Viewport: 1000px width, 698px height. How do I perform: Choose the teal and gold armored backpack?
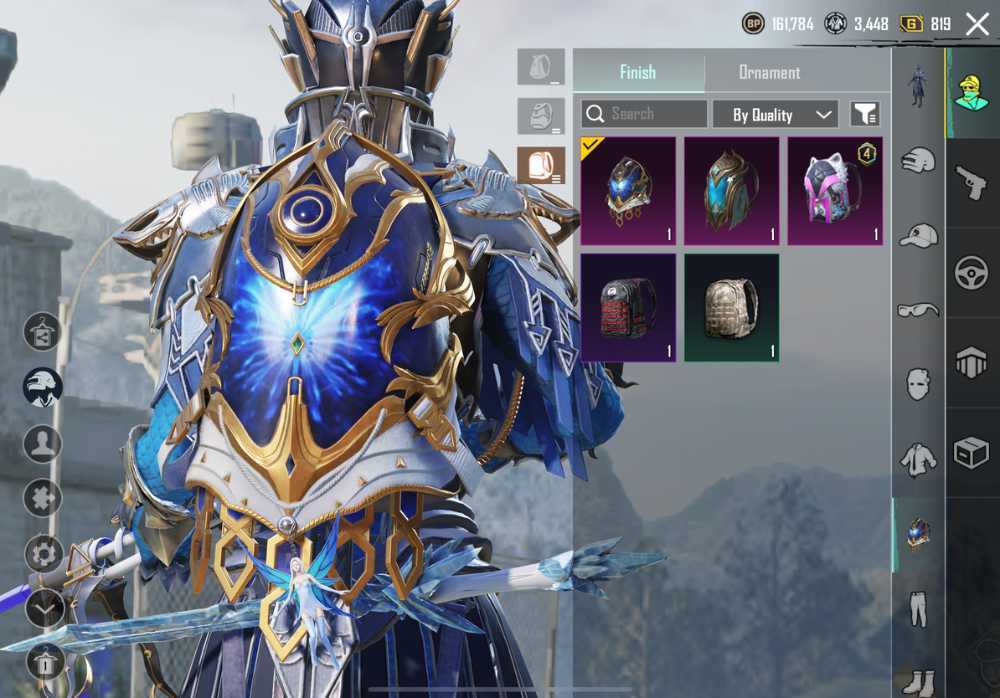click(x=731, y=191)
